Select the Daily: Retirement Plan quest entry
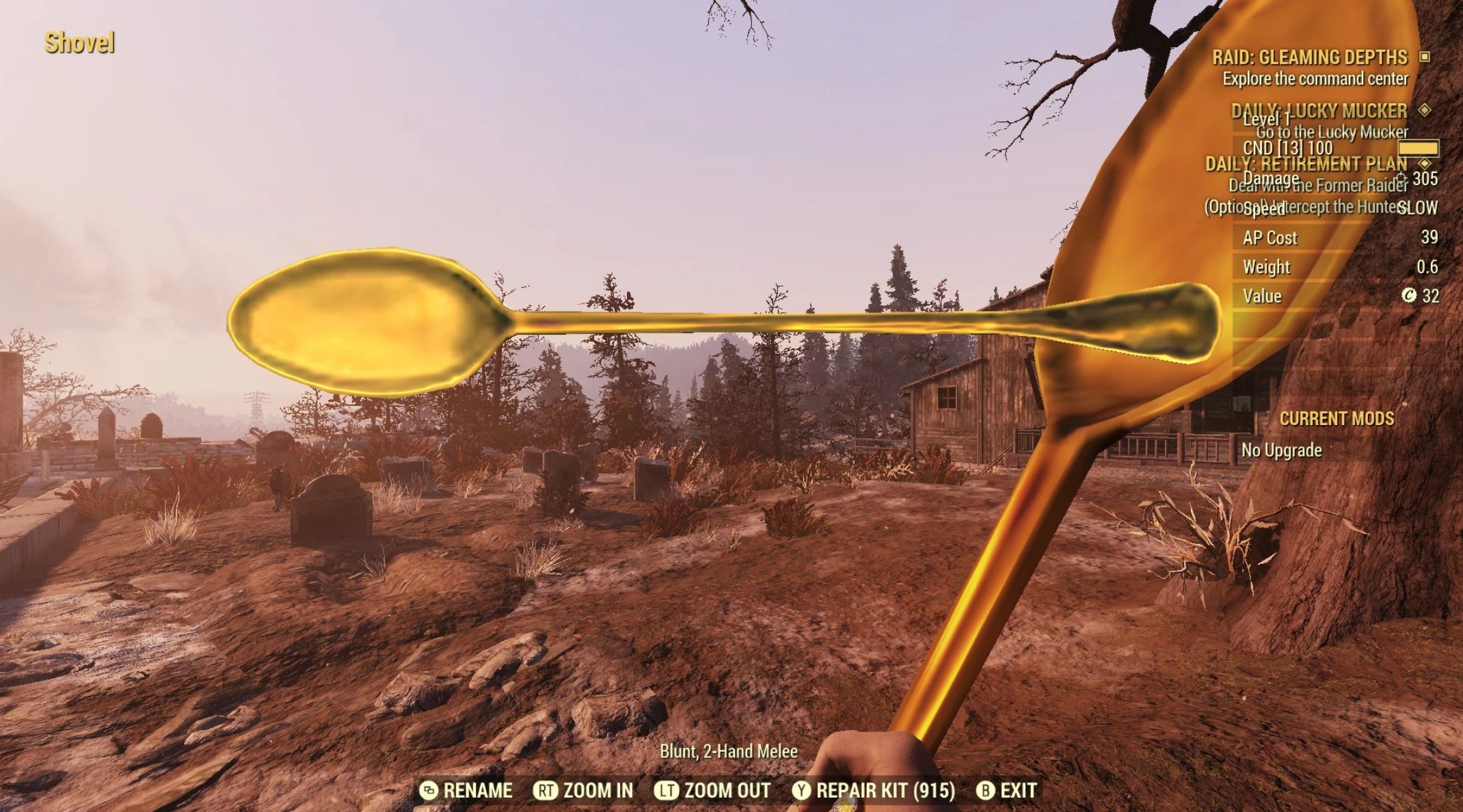1463x812 pixels. click(x=1306, y=164)
